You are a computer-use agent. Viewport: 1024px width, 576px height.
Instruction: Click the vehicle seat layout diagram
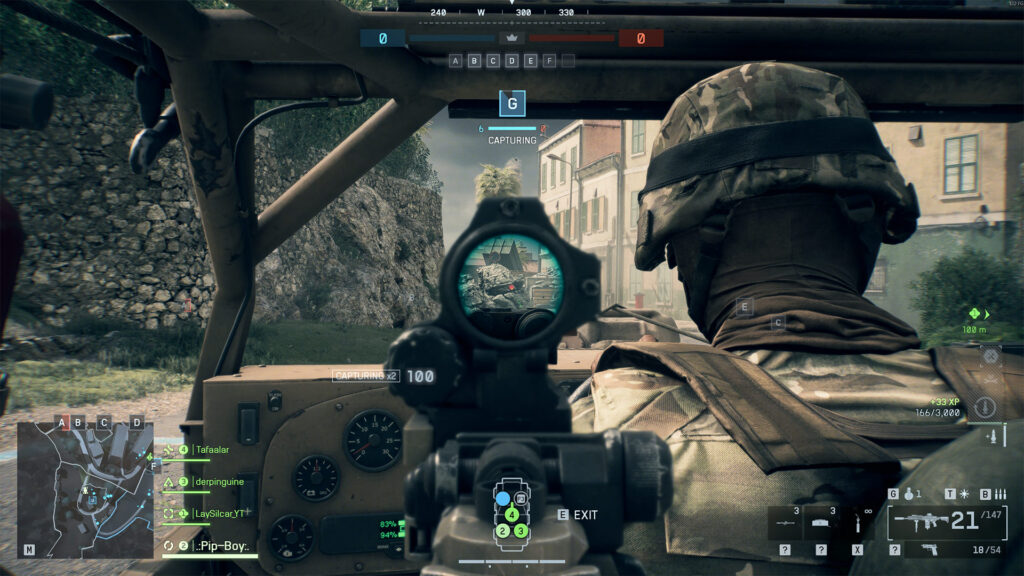click(x=512, y=514)
